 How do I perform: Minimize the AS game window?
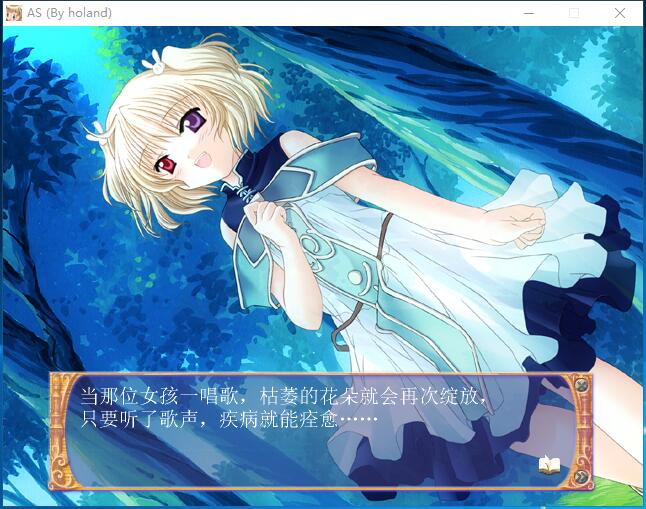tap(528, 13)
